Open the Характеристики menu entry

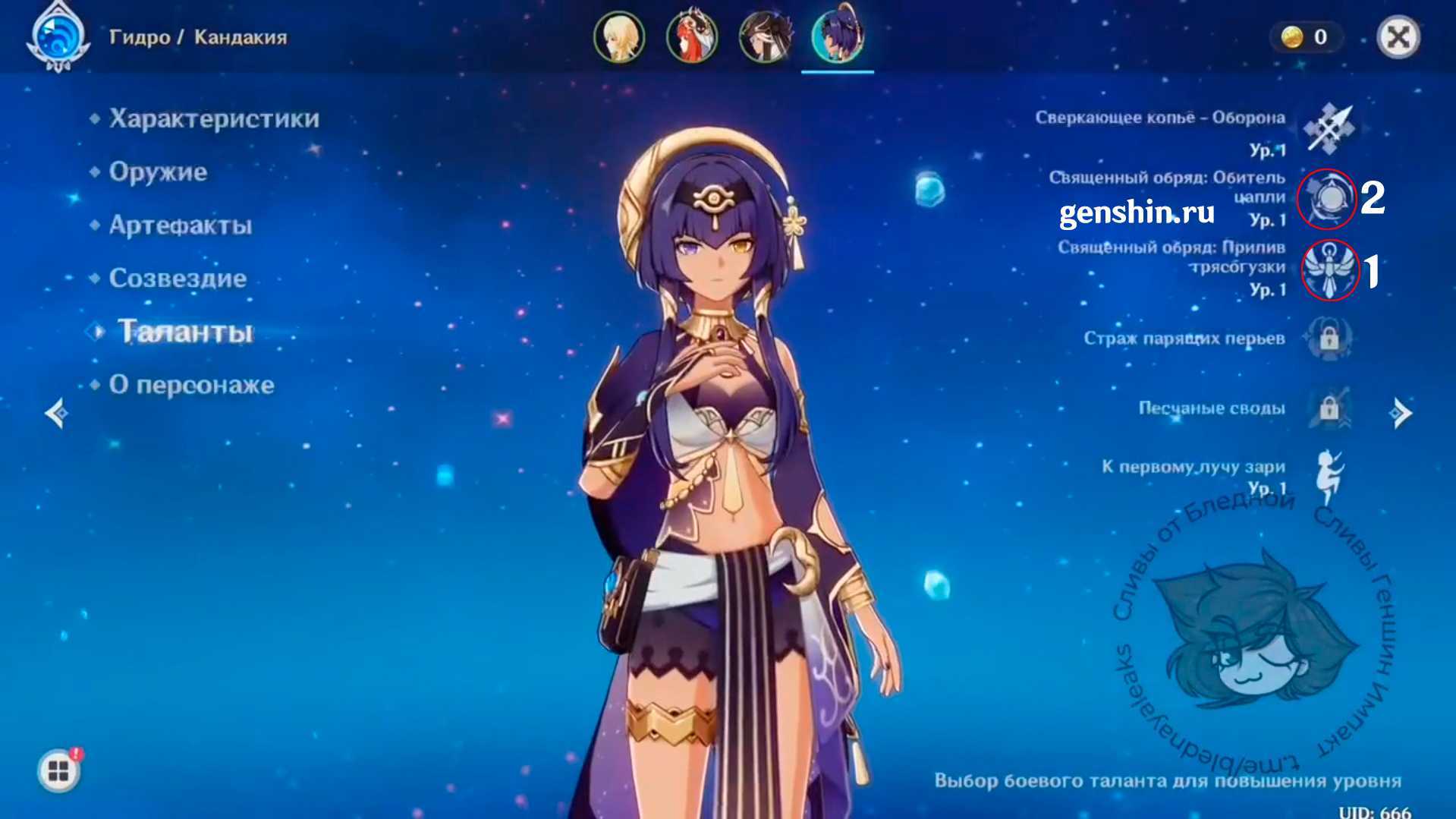pos(214,119)
